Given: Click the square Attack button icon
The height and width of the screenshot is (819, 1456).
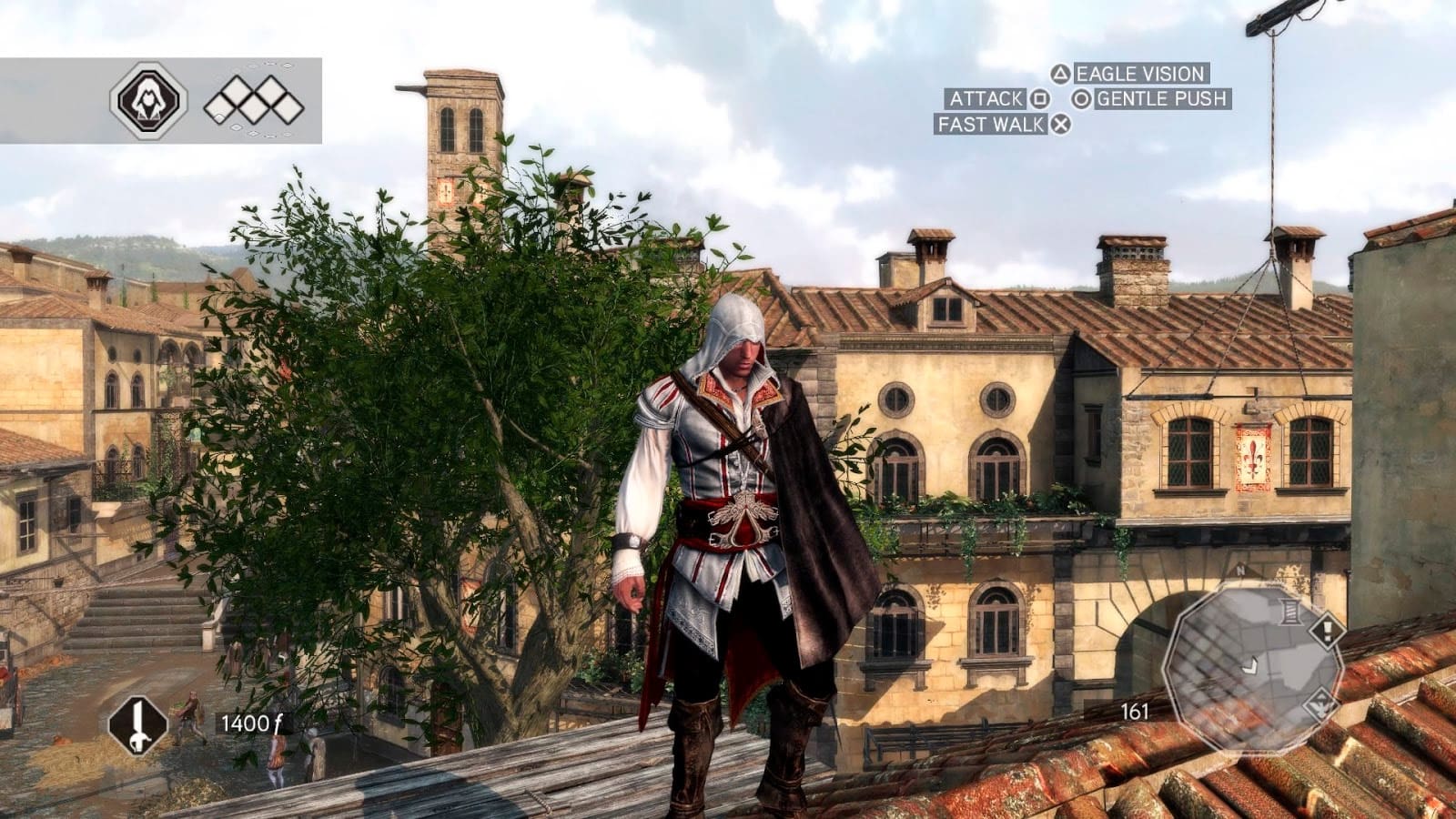Looking at the screenshot, I should coord(1041,99).
